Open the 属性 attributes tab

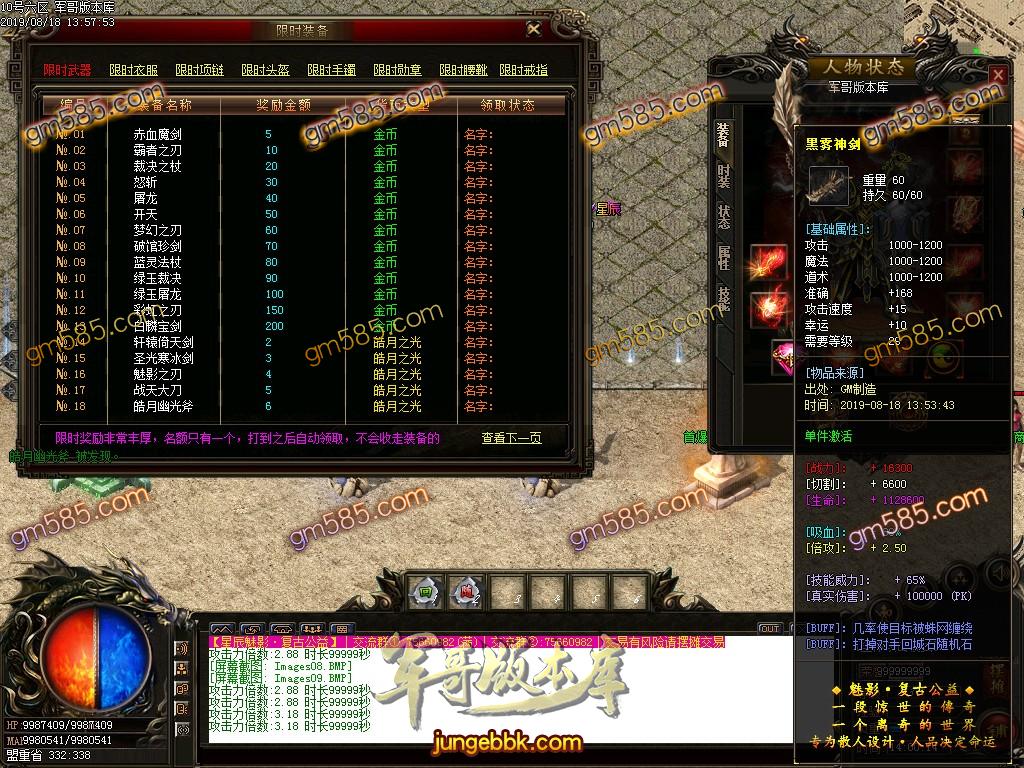point(723,257)
